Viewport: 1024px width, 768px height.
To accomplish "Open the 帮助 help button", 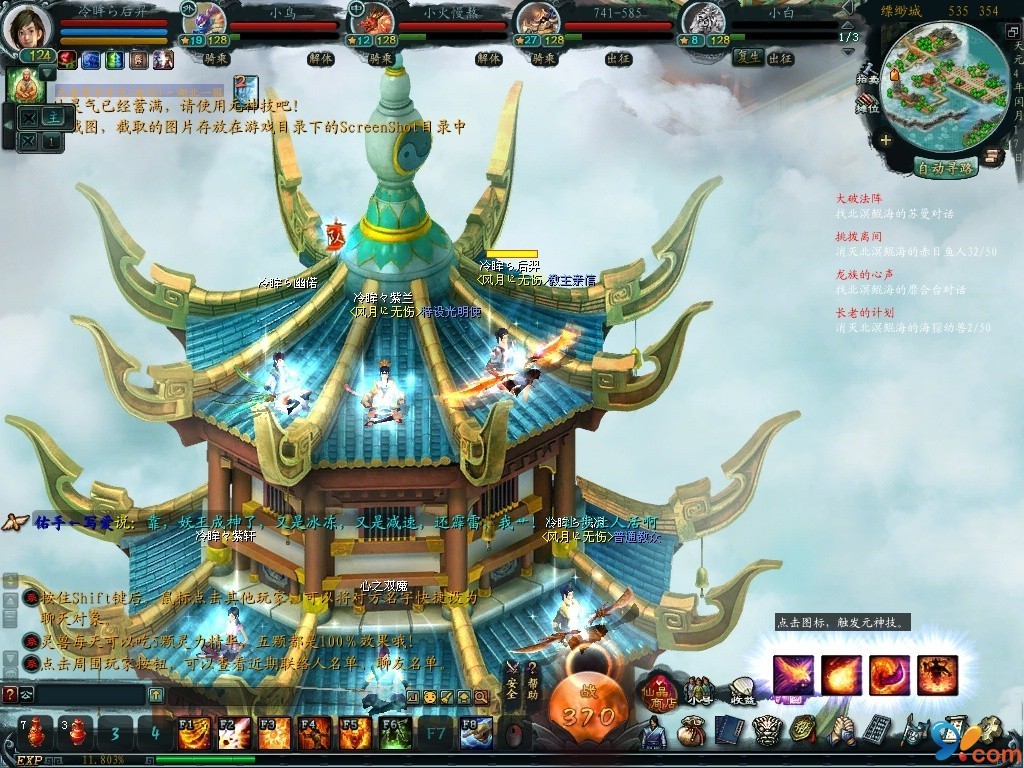I will 532,681.
